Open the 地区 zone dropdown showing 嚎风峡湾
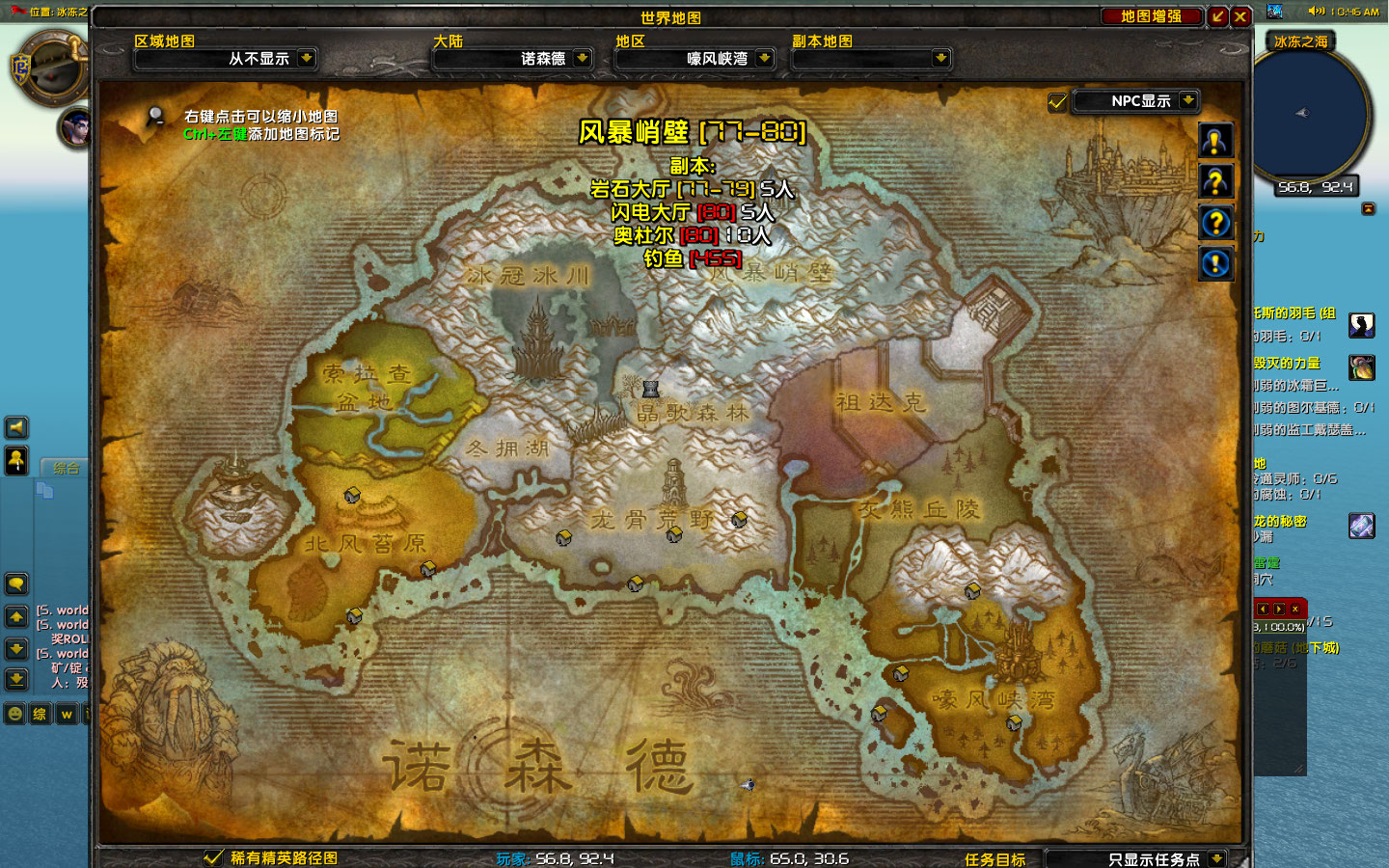The width and height of the screenshot is (1389, 868). [x=764, y=58]
